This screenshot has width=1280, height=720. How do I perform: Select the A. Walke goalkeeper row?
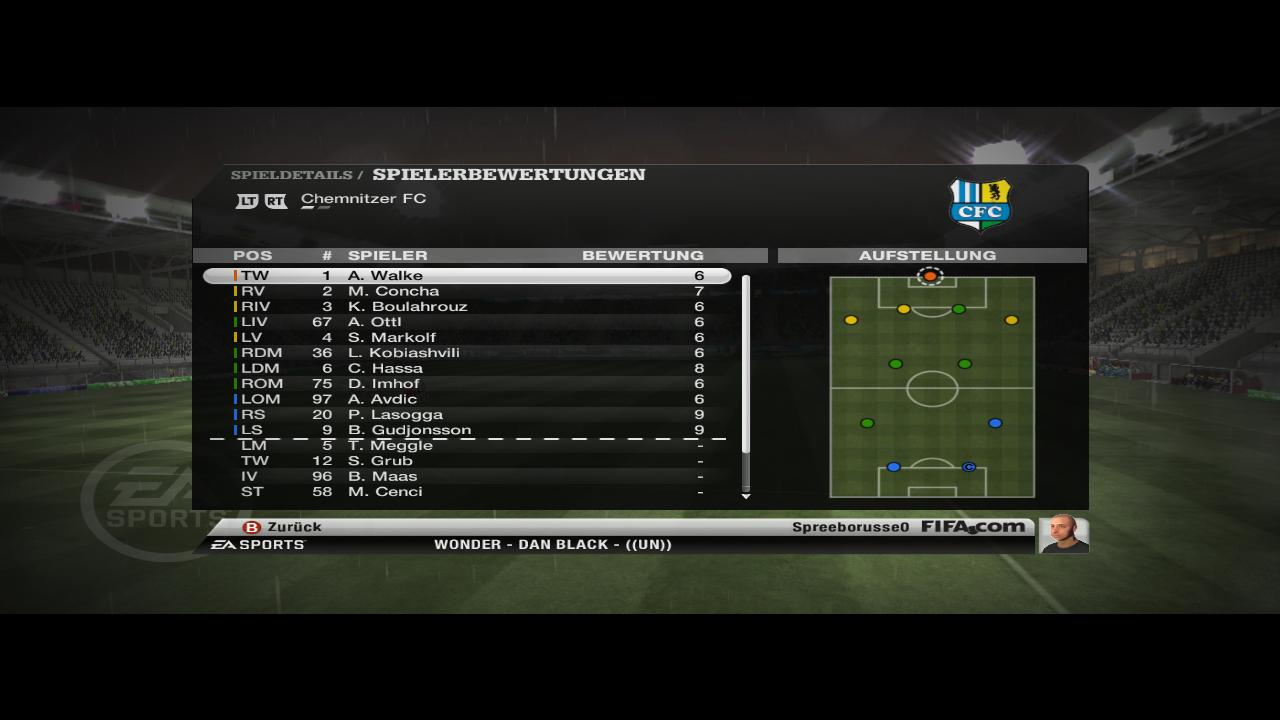pos(467,276)
